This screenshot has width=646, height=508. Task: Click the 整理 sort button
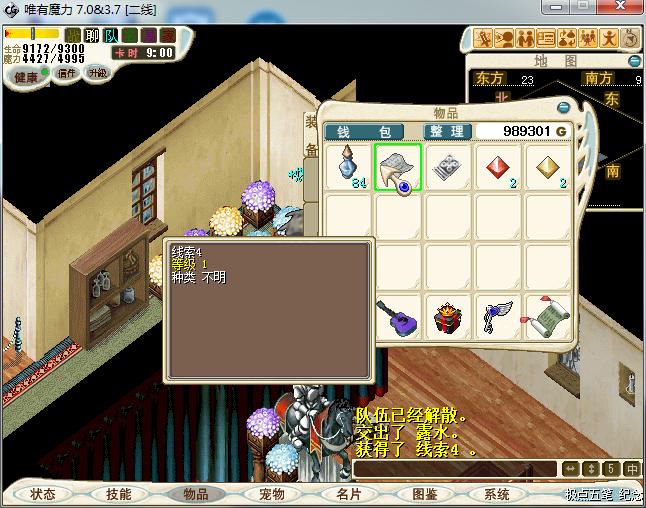pos(445,131)
